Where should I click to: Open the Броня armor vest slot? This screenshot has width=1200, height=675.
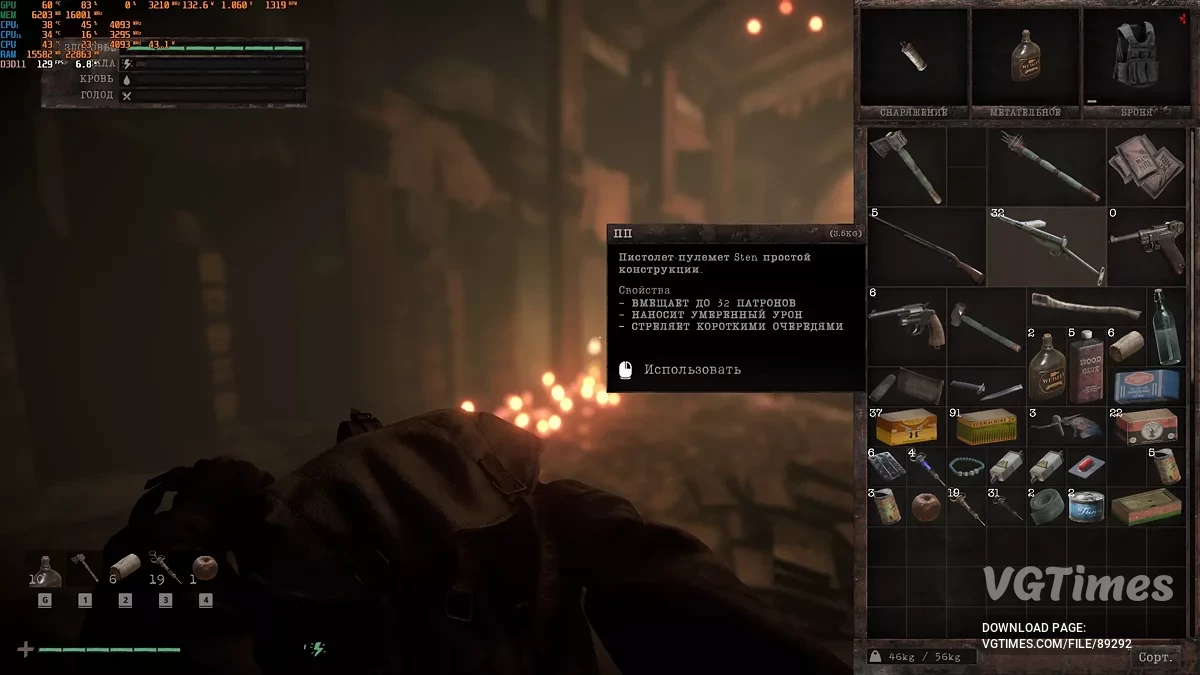tap(1137, 60)
